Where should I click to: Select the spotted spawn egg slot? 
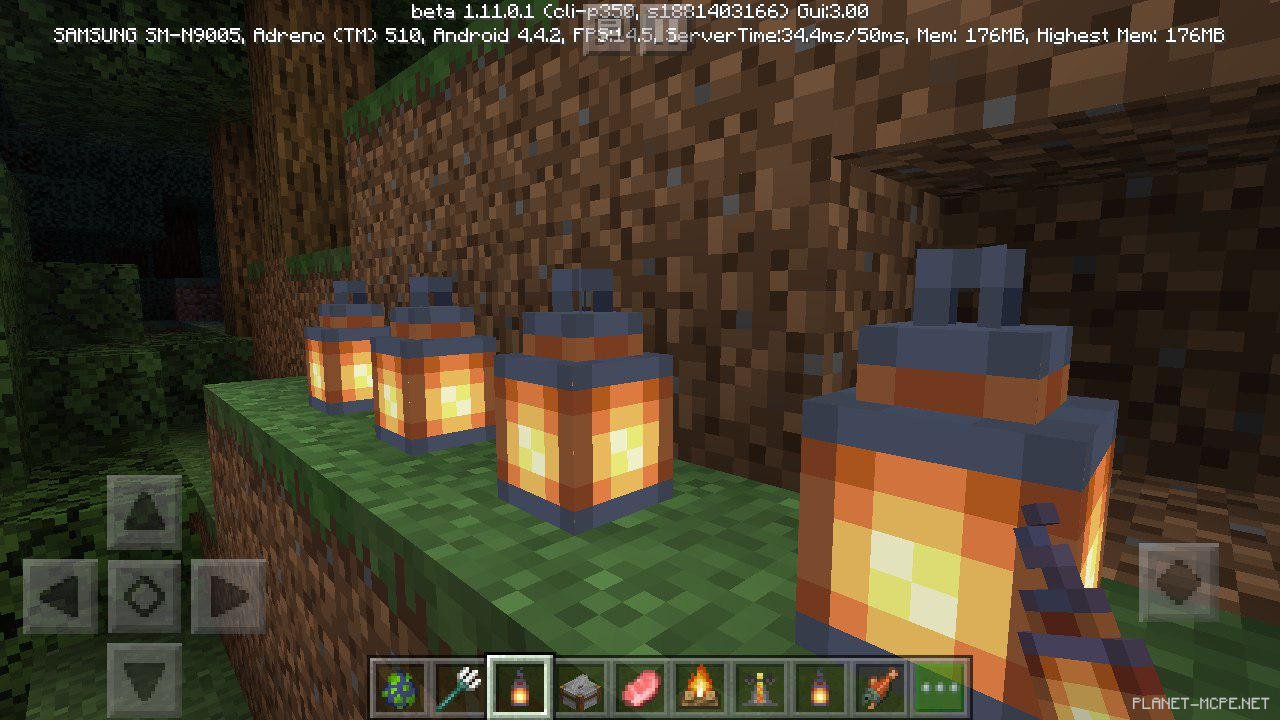click(401, 688)
